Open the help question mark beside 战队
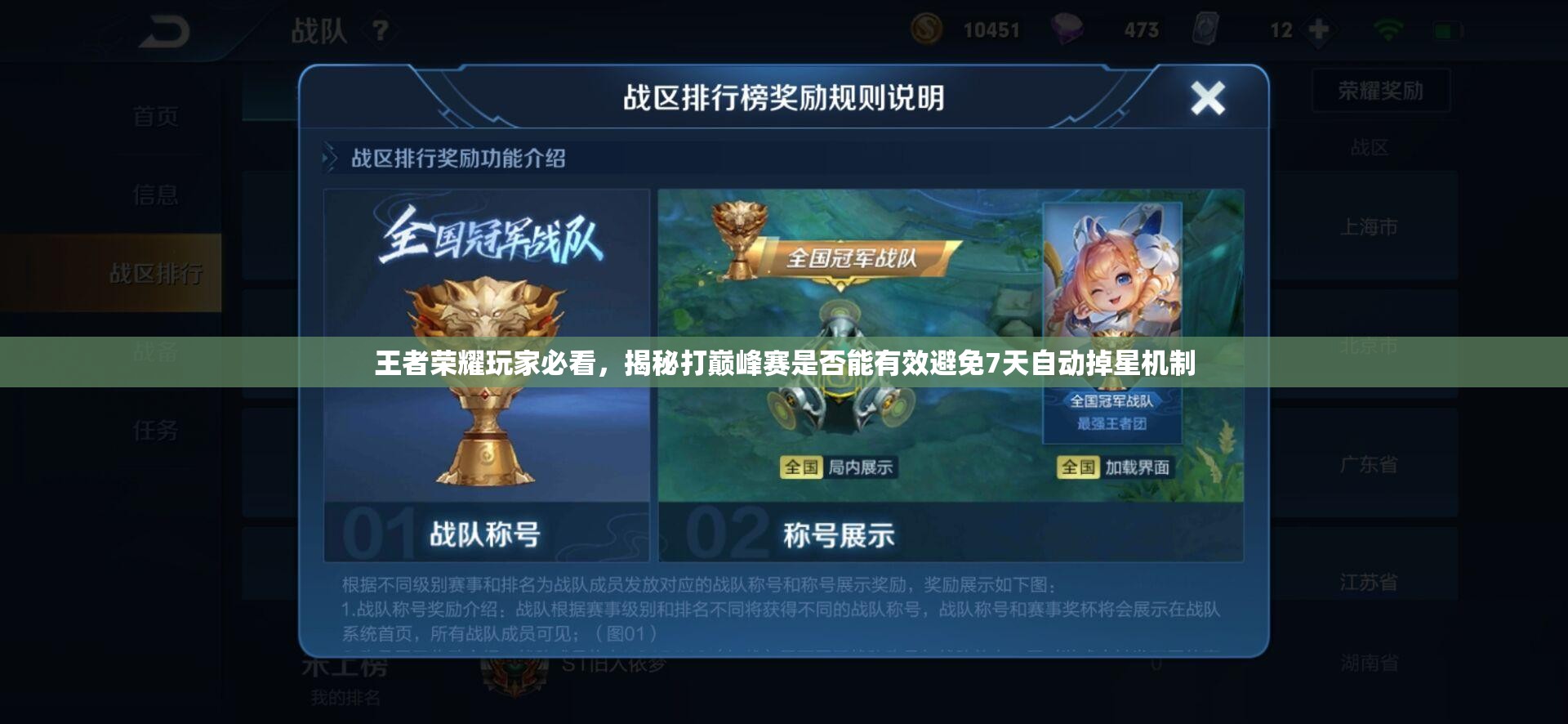This screenshot has height=724, width=1568. click(x=381, y=29)
